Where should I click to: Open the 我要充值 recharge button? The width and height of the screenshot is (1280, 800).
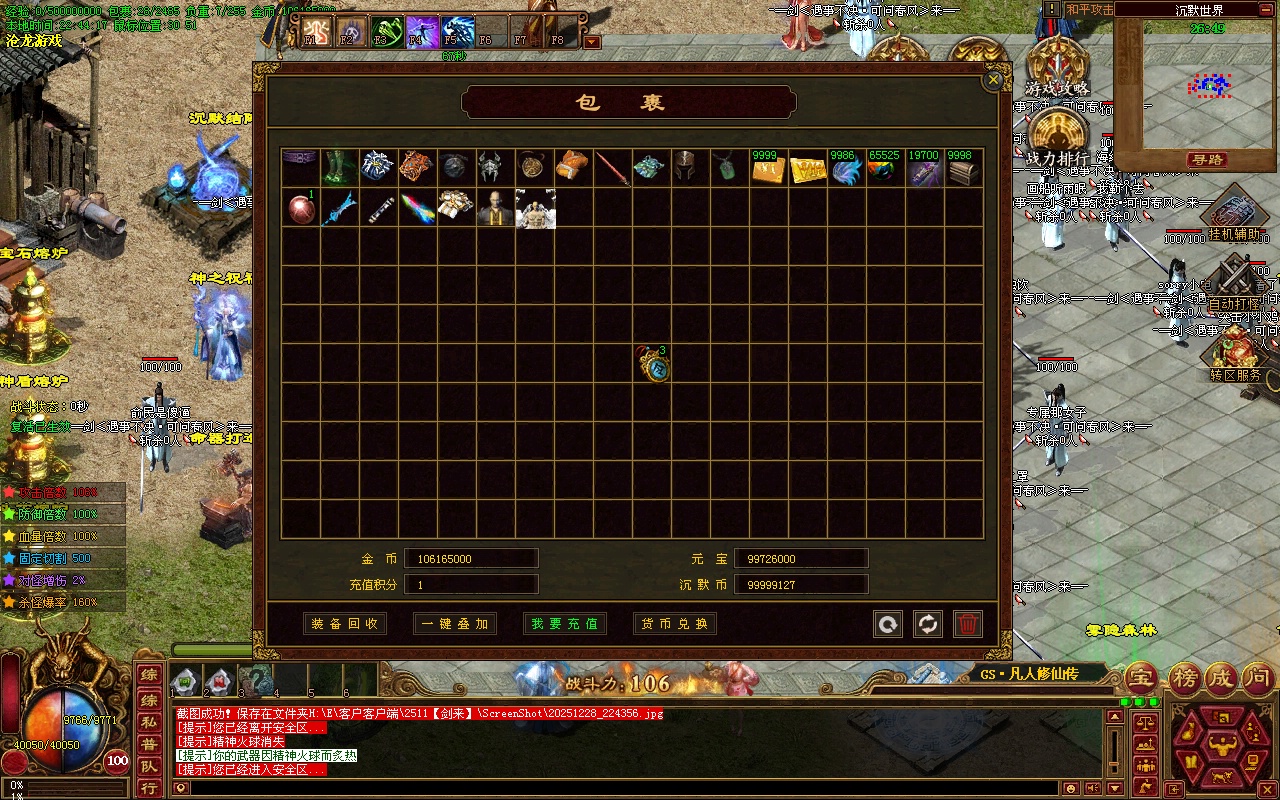[565, 624]
